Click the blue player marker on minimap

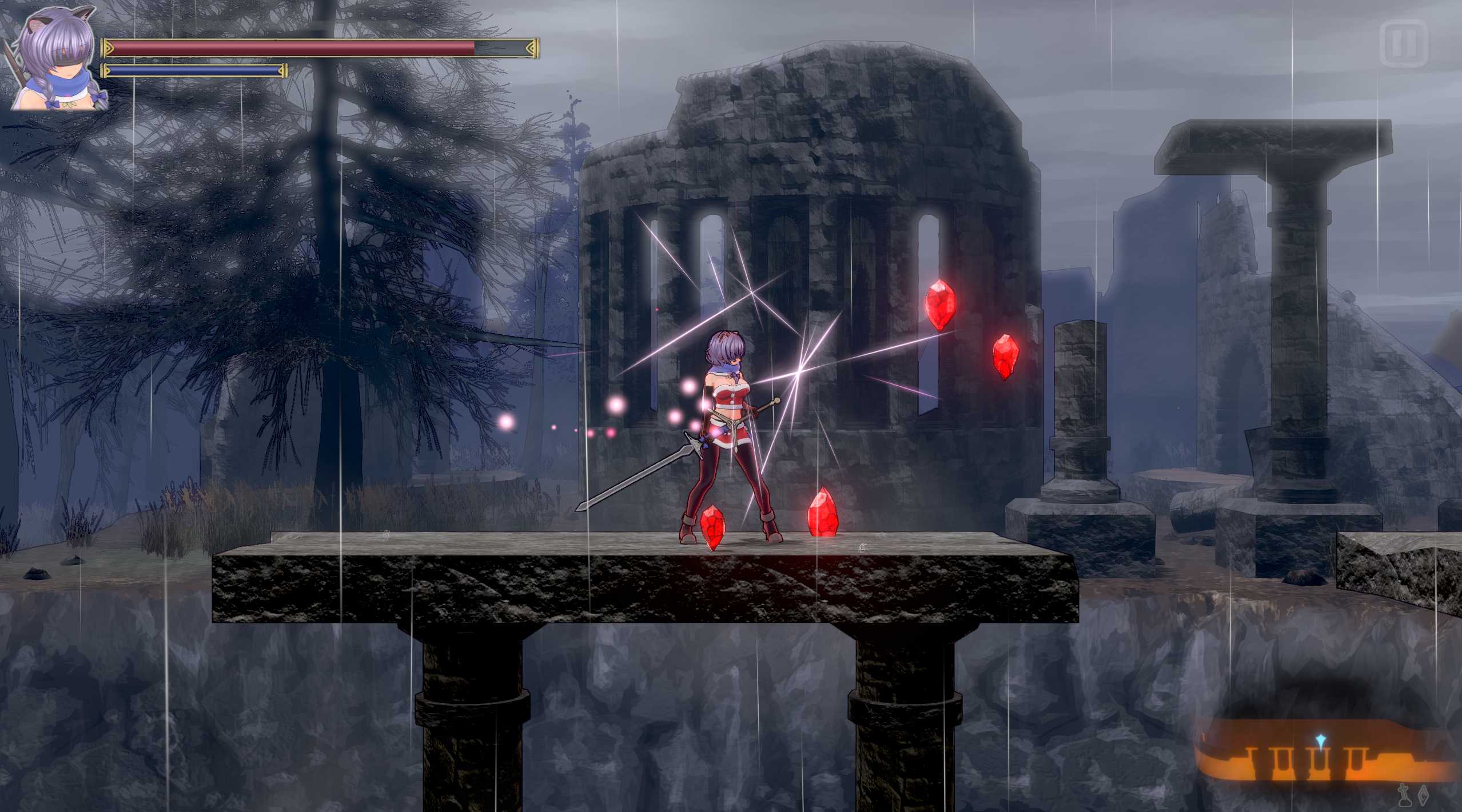(1320, 741)
